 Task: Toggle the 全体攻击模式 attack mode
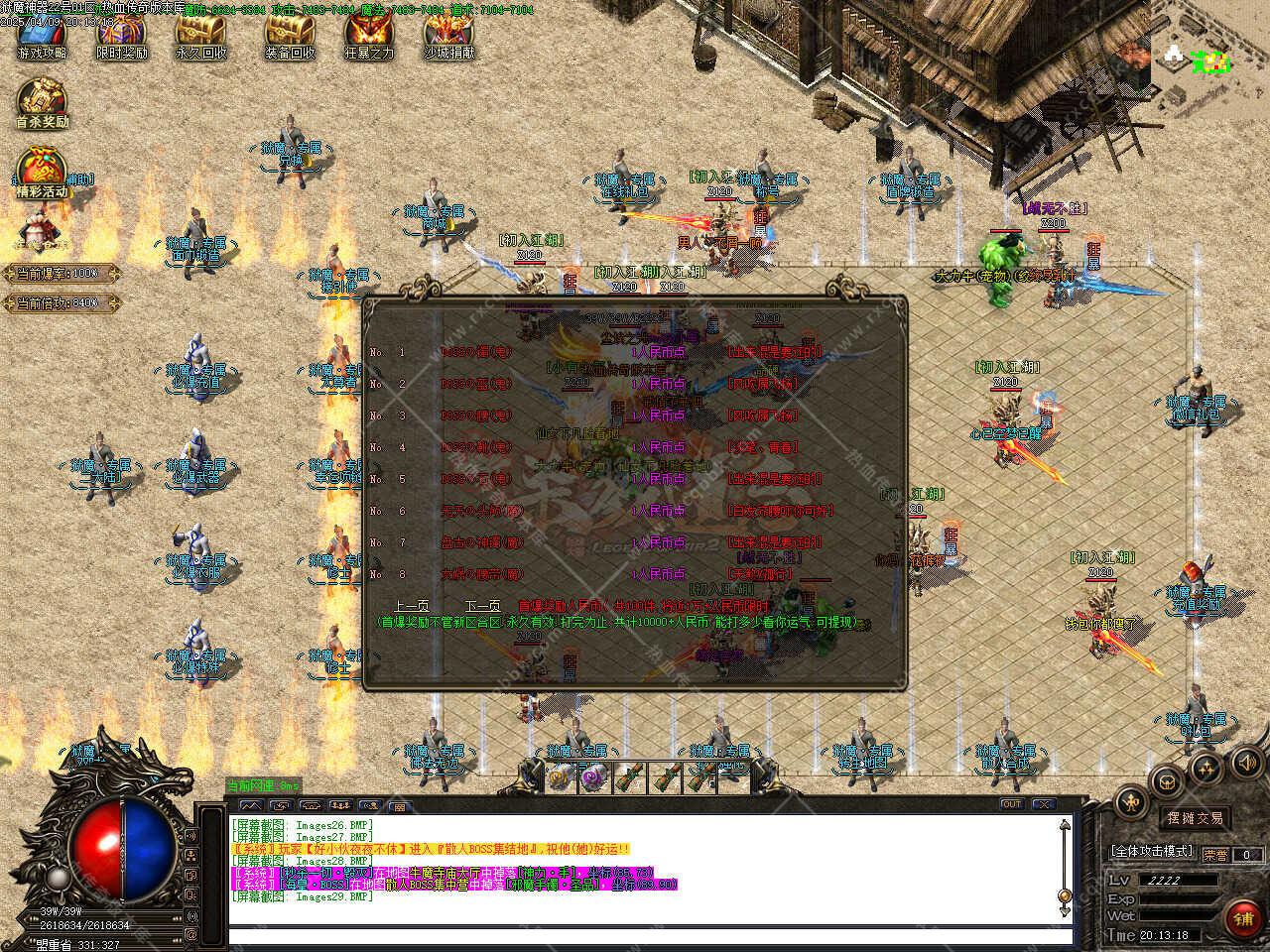point(1151,852)
